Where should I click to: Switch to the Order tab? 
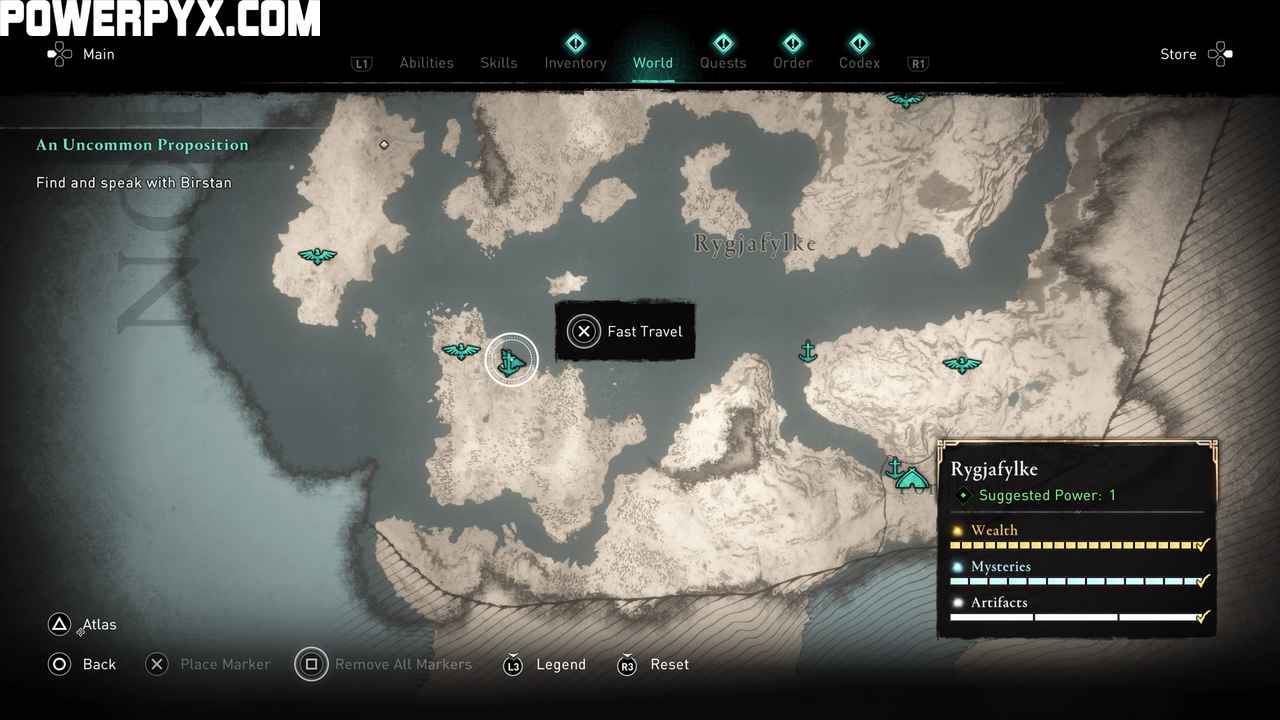(x=792, y=63)
